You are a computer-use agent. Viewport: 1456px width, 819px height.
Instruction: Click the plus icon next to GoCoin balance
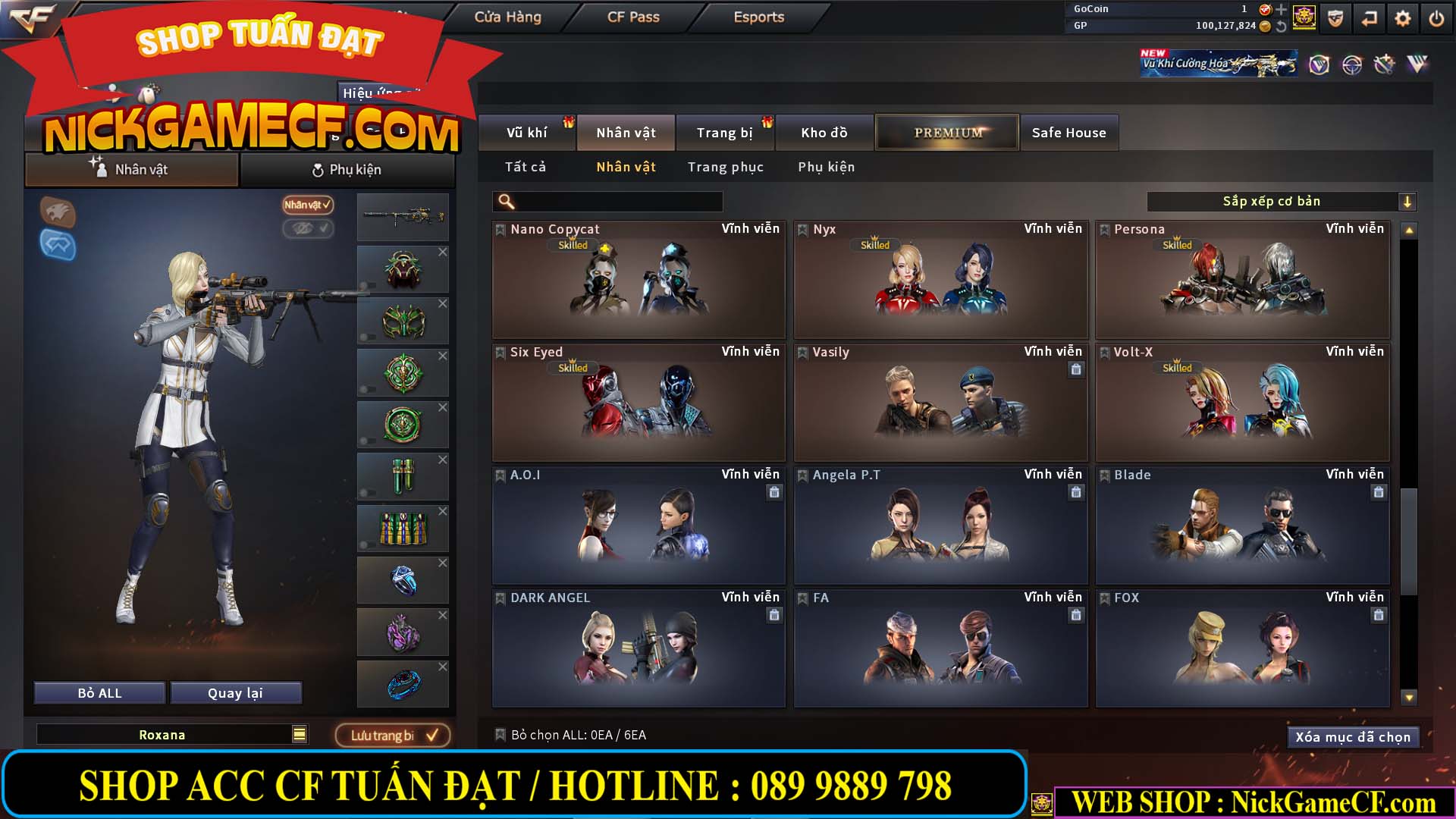1281,9
